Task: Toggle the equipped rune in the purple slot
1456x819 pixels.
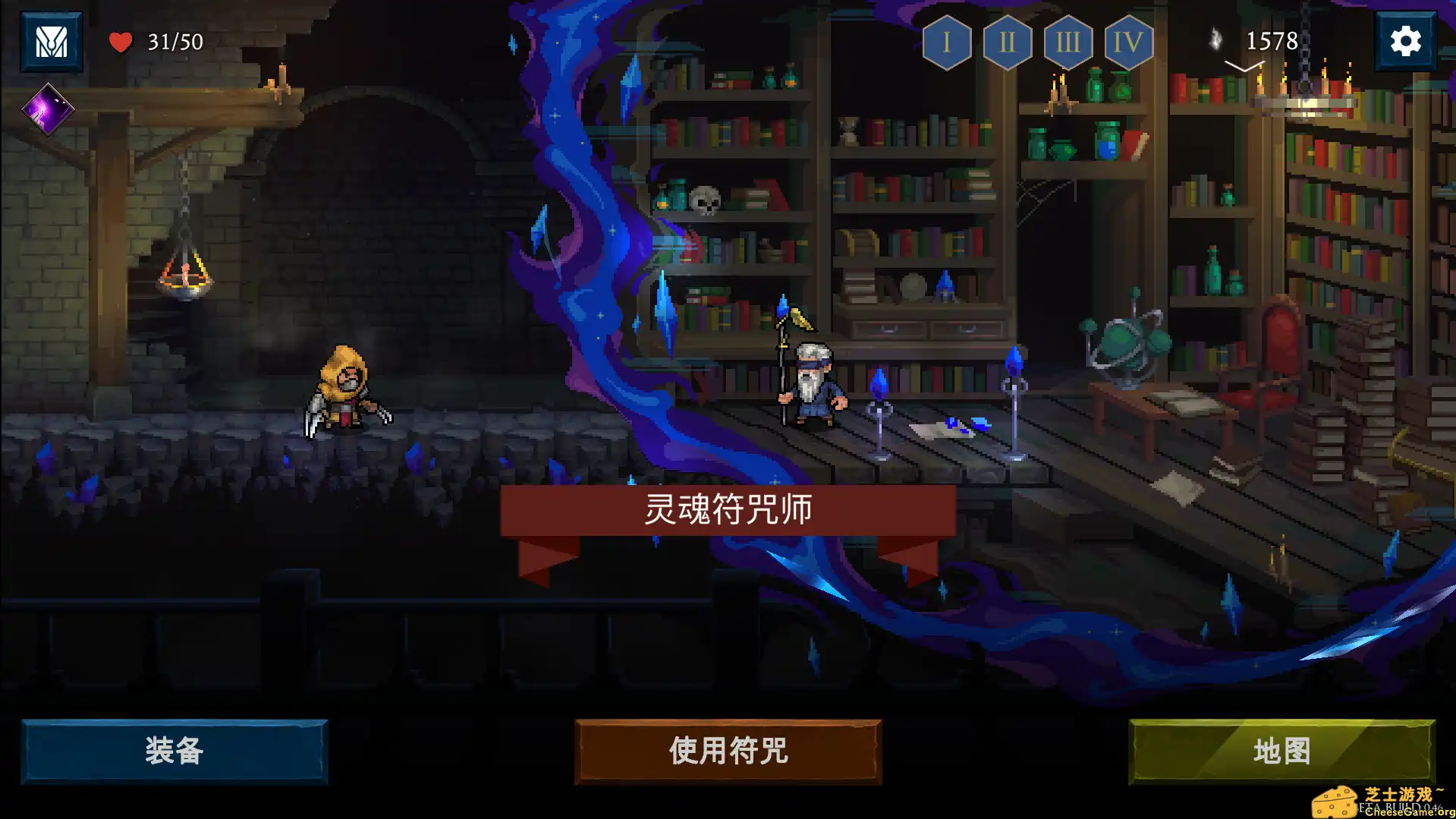Action: [x=49, y=110]
